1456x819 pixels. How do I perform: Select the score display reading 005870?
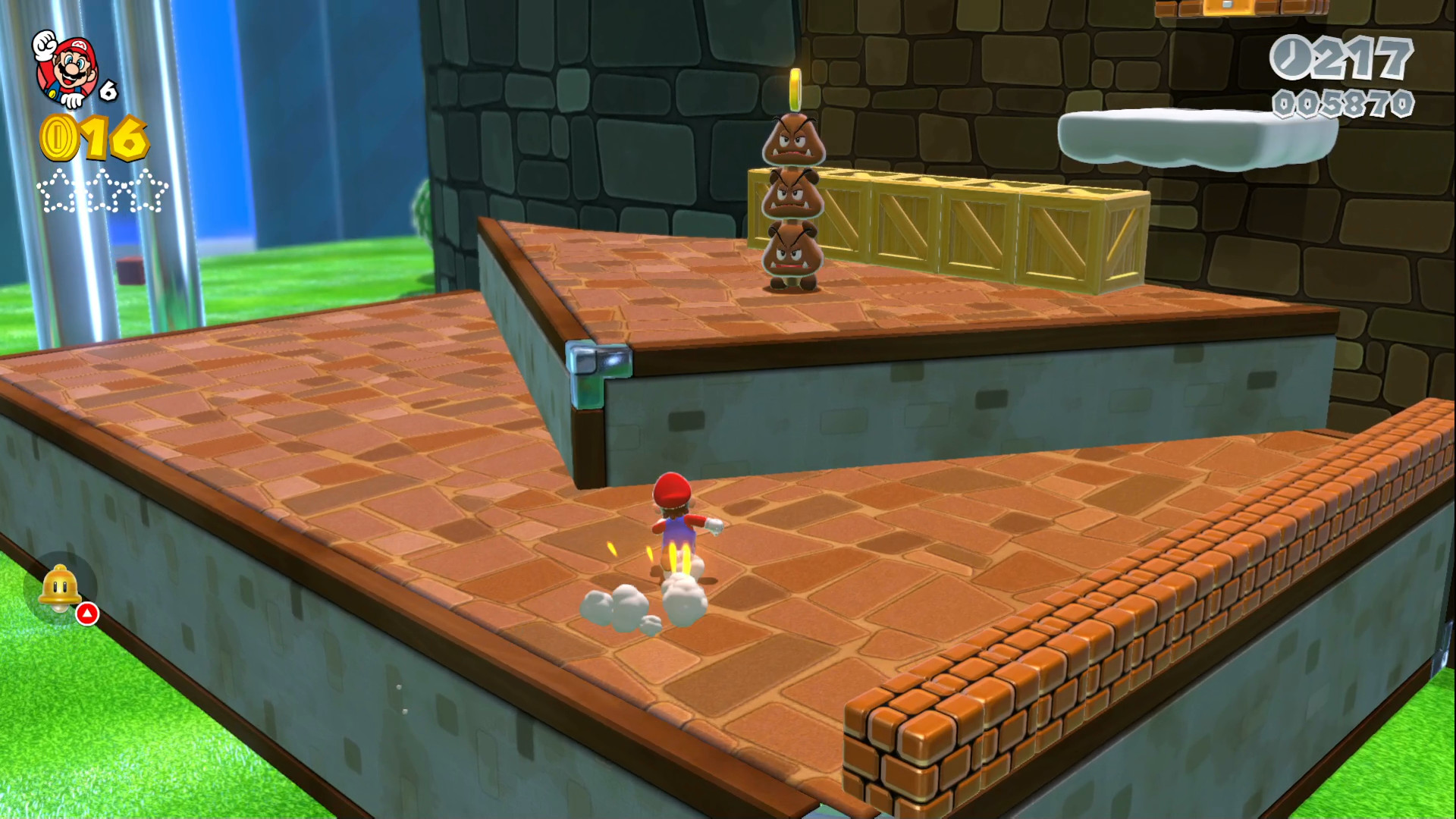click(1344, 102)
